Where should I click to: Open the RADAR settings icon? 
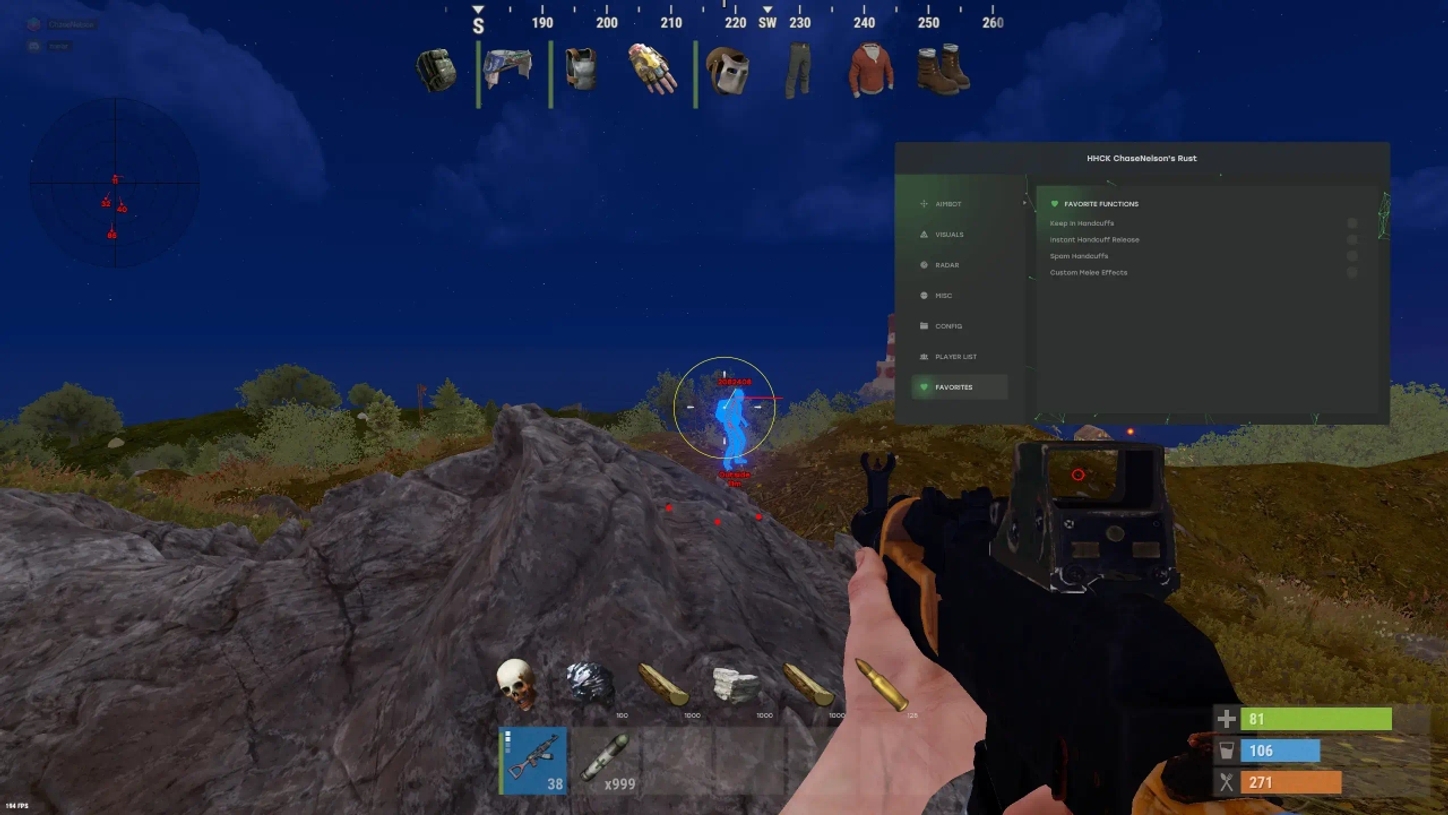(x=922, y=265)
